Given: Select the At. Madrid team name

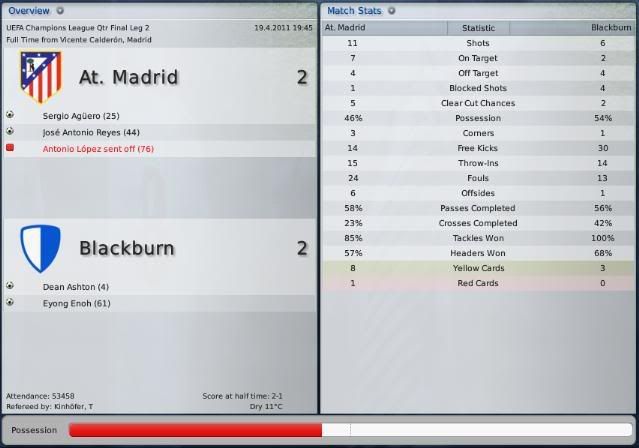Looking at the screenshot, I should tap(128, 77).
